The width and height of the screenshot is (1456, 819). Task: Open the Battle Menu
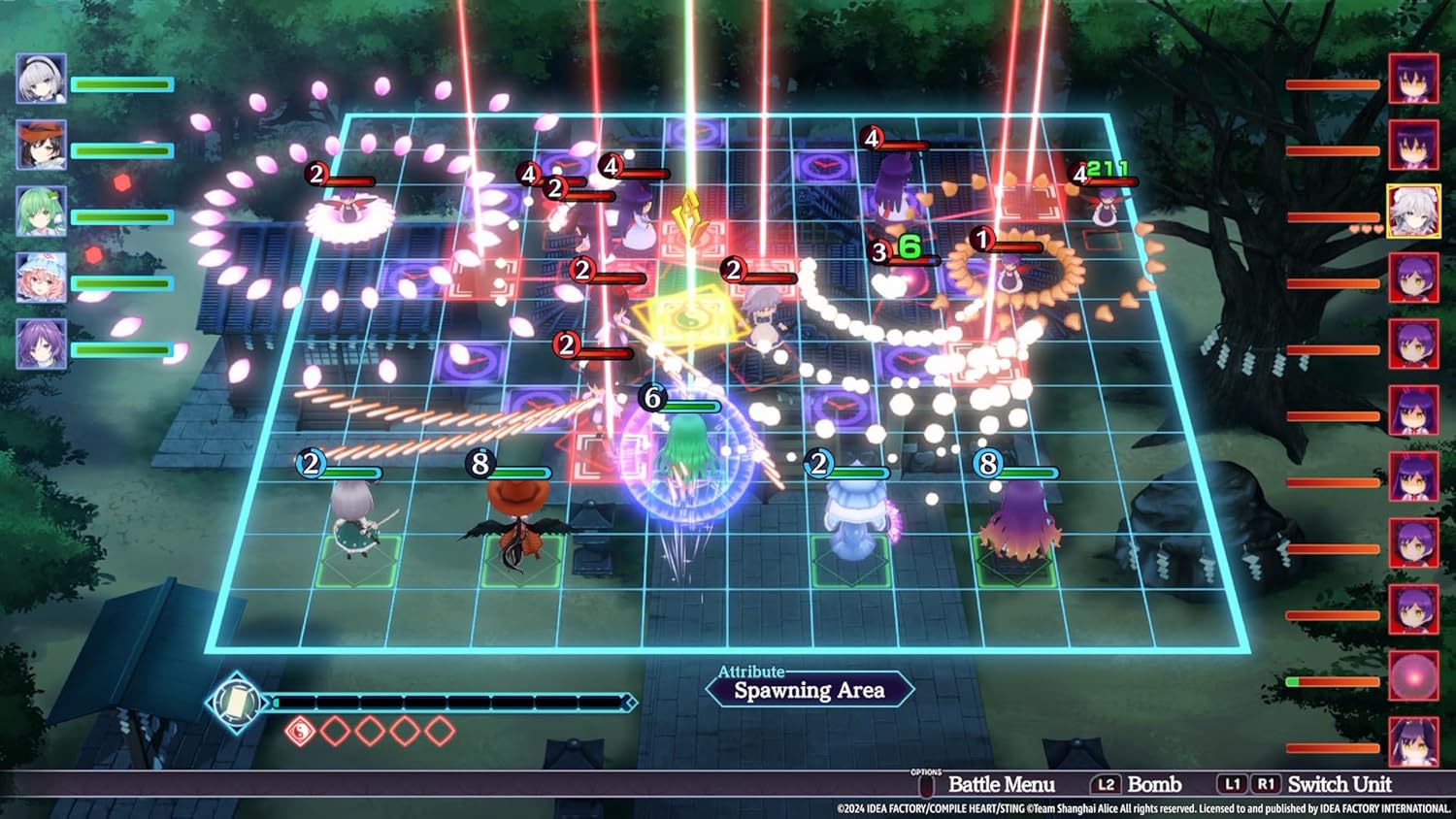1000,784
